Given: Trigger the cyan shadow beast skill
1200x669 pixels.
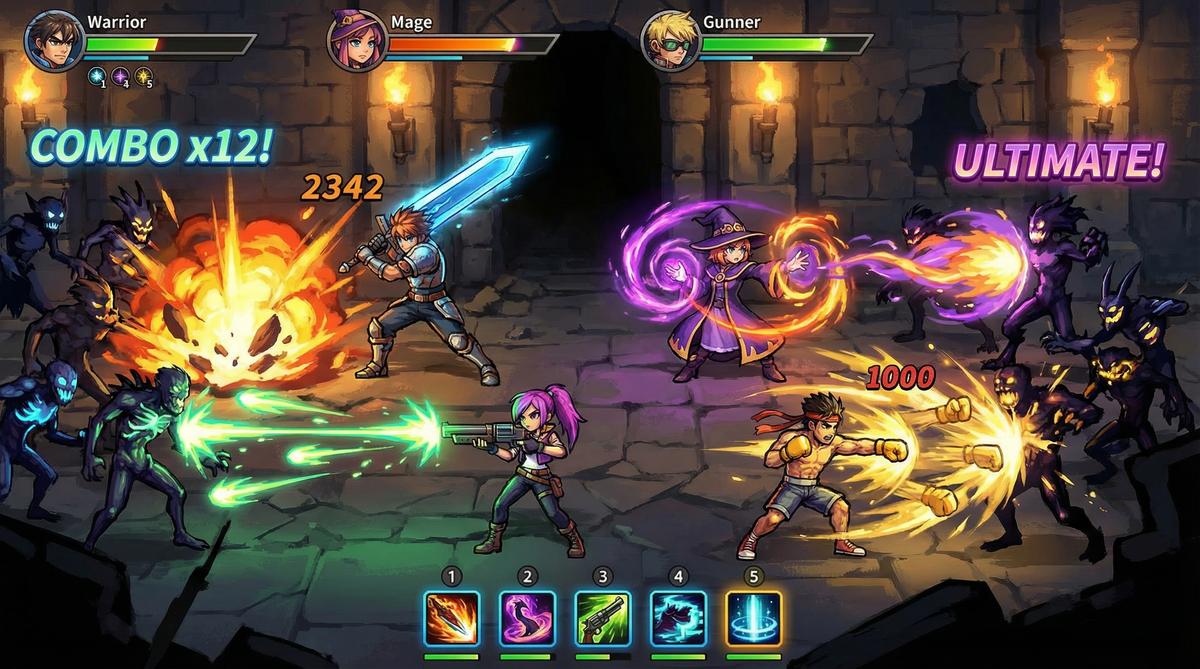Looking at the screenshot, I should 679,618.
